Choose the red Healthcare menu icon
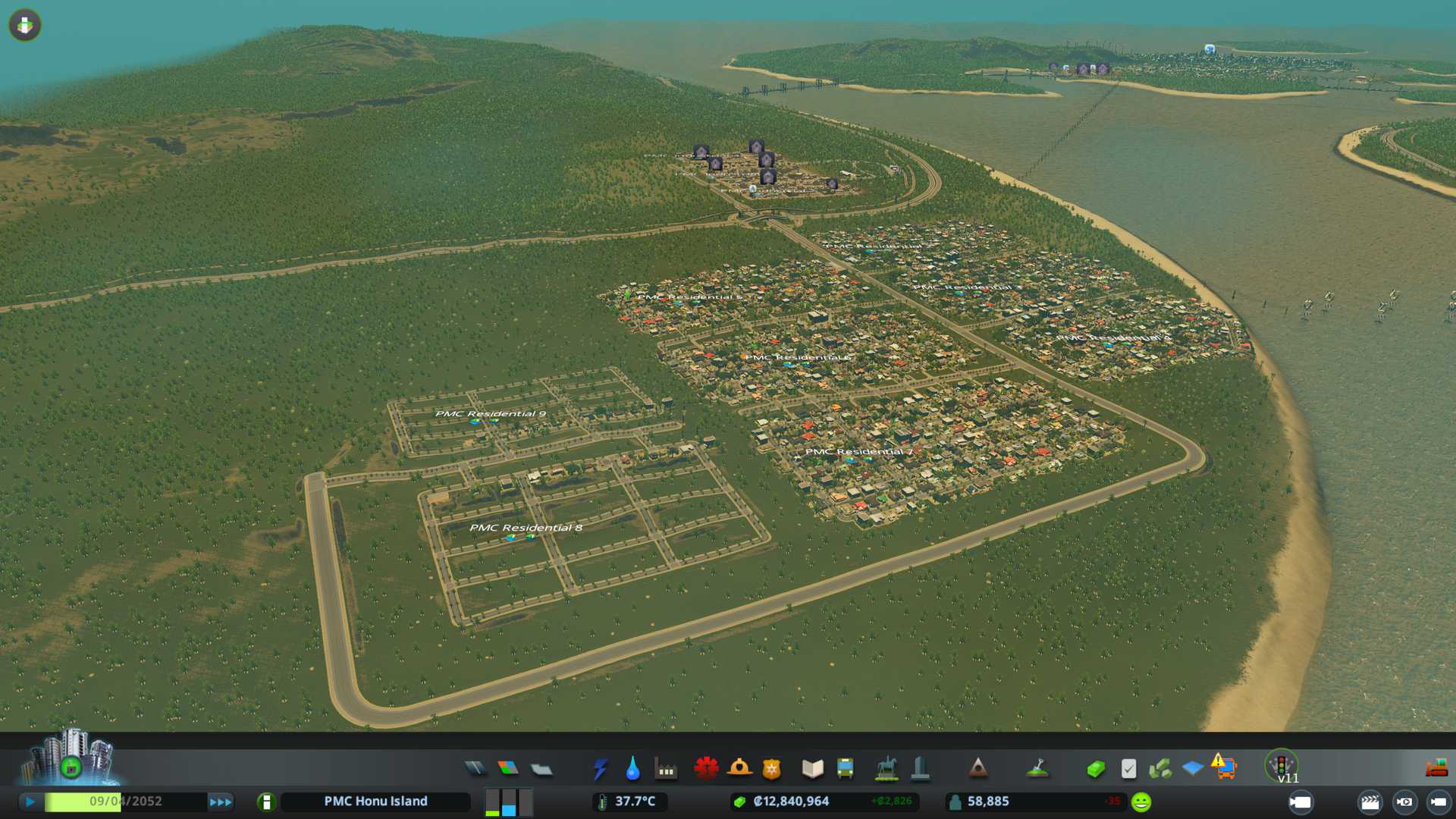The height and width of the screenshot is (819, 1456). coord(706,769)
